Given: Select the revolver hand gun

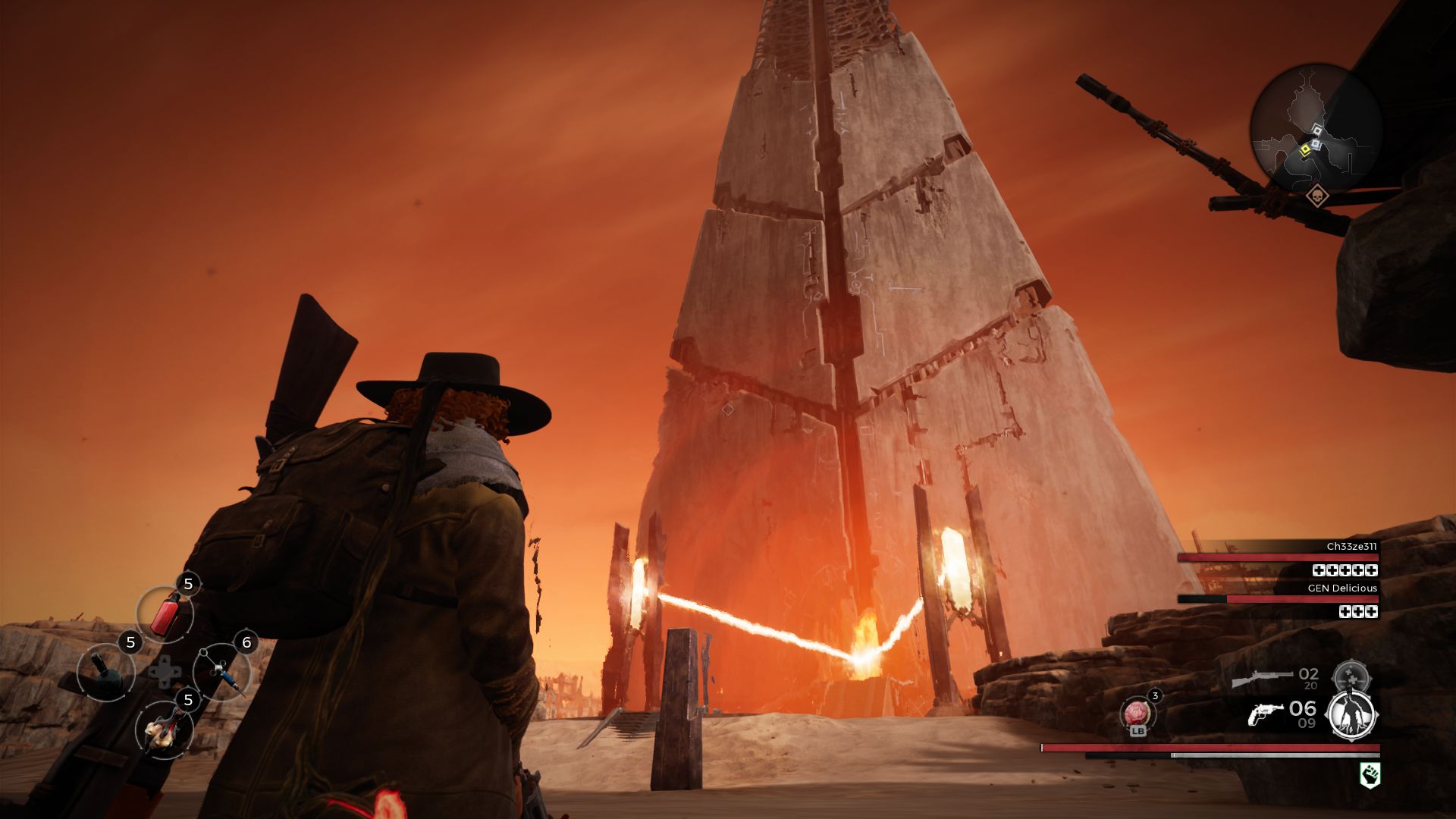Looking at the screenshot, I should [x=1265, y=713].
